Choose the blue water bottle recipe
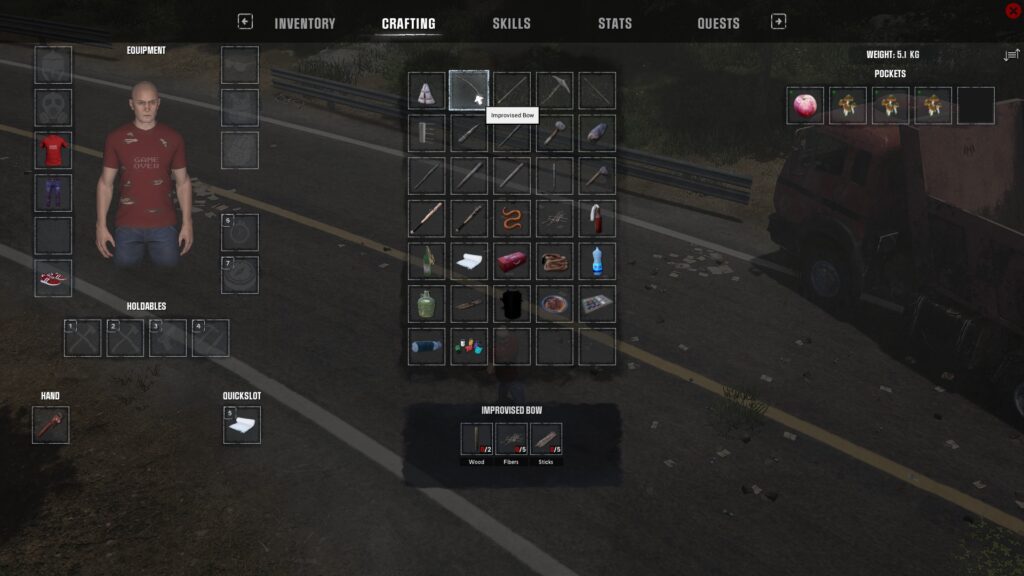This screenshot has width=1024, height=576. pyautogui.click(x=597, y=261)
